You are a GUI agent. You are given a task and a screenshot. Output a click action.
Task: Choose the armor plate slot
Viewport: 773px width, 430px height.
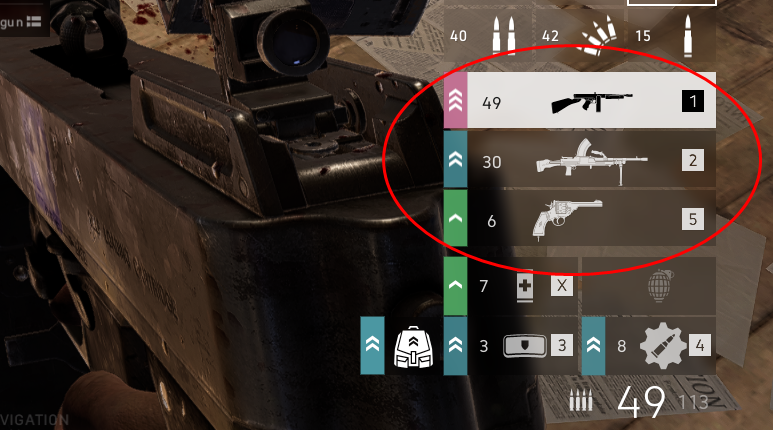[526, 346]
